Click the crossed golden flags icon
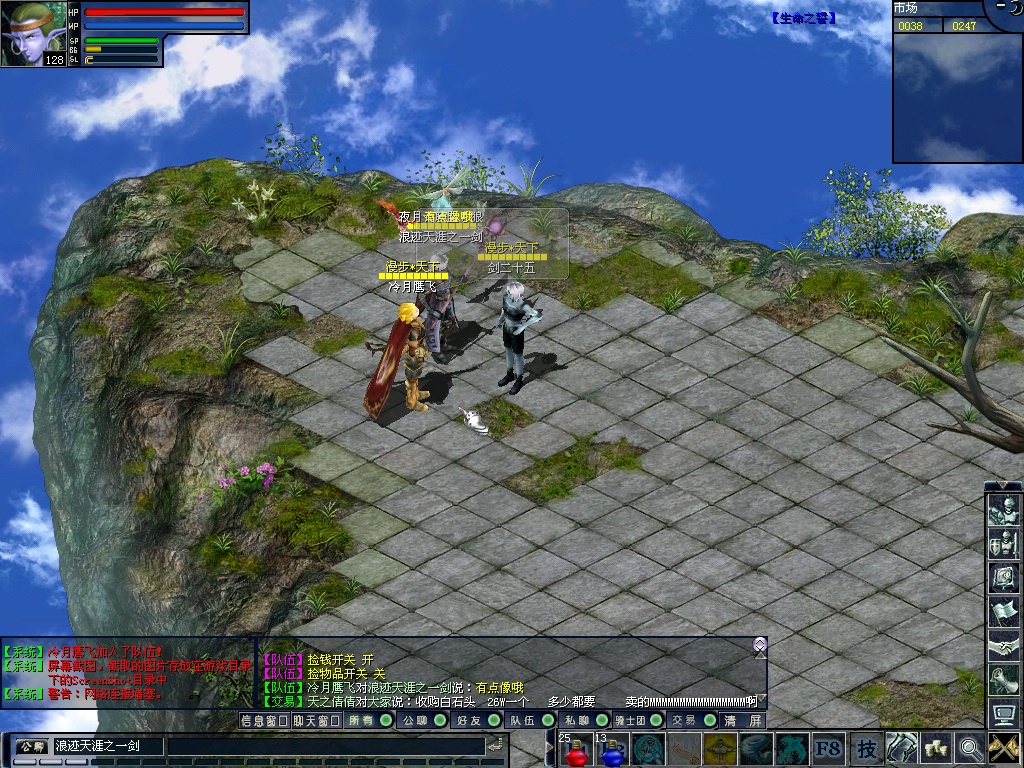Image resolution: width=1024 pixels, height=768 pixels. tap(1003, 746)
